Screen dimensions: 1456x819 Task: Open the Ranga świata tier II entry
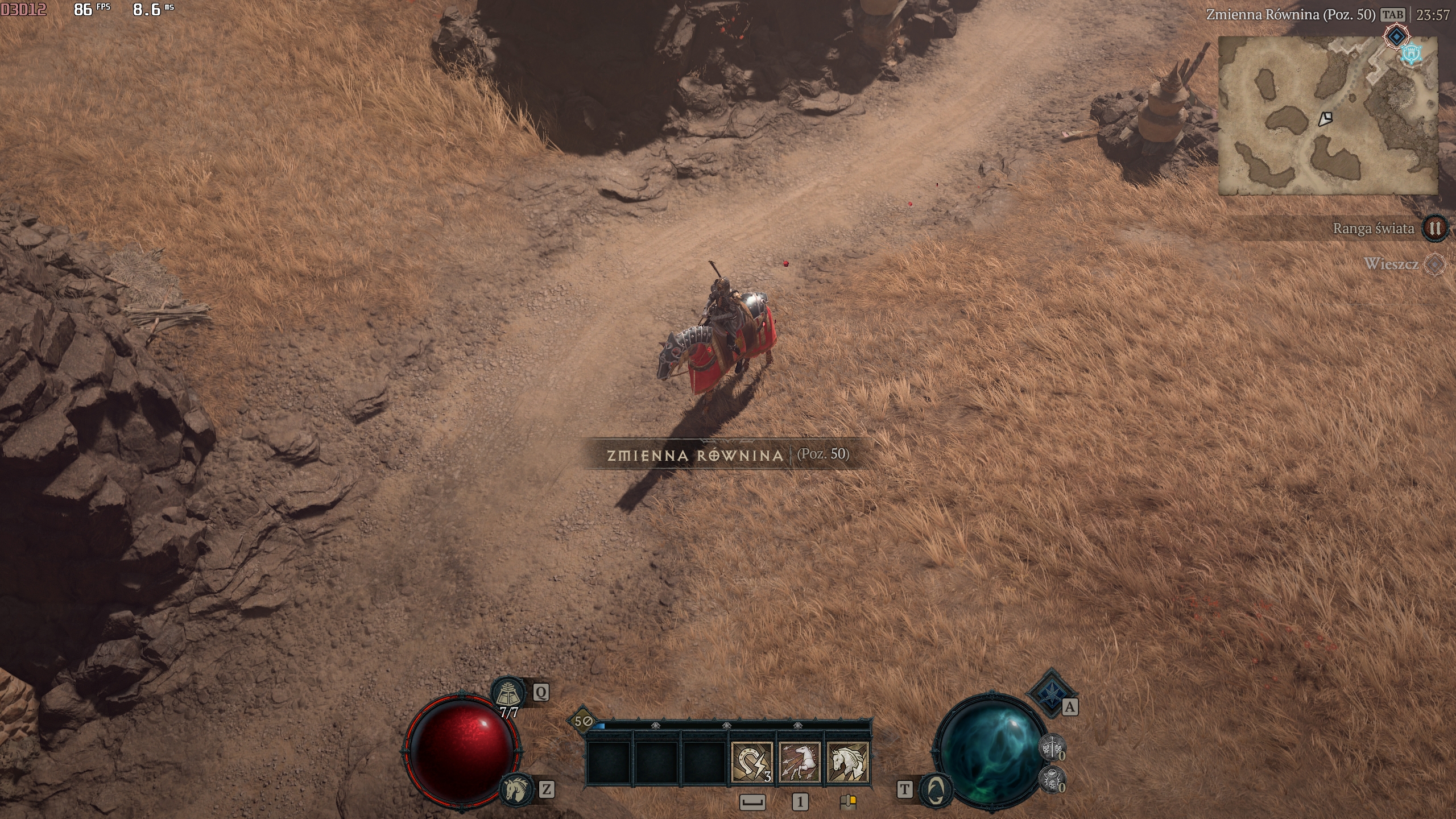1435,229
